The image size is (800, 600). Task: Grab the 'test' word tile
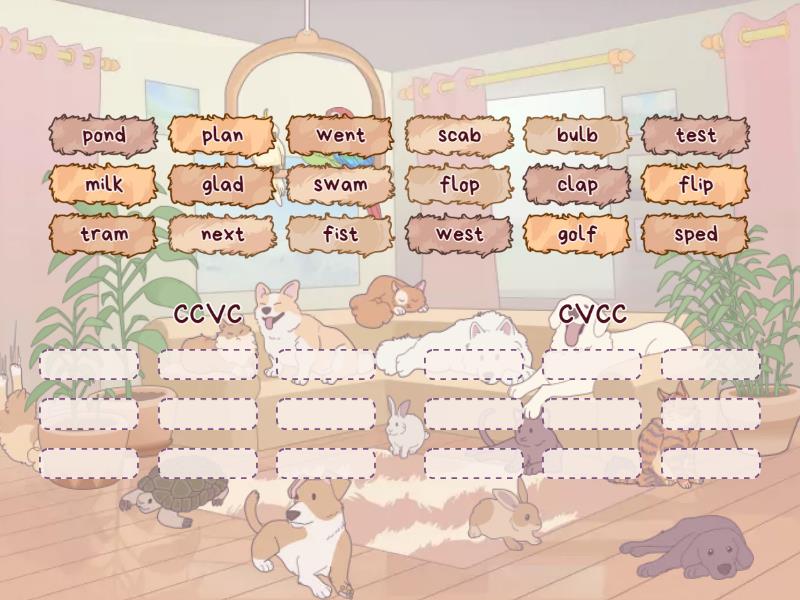coord(695,135)
